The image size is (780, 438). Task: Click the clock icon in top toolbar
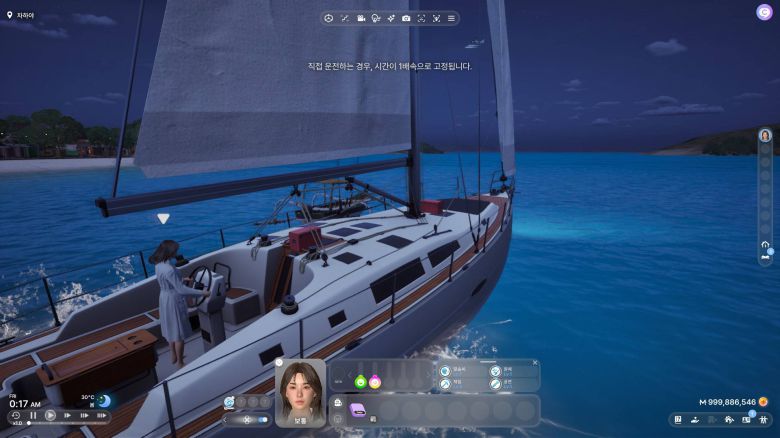[329, 18]
